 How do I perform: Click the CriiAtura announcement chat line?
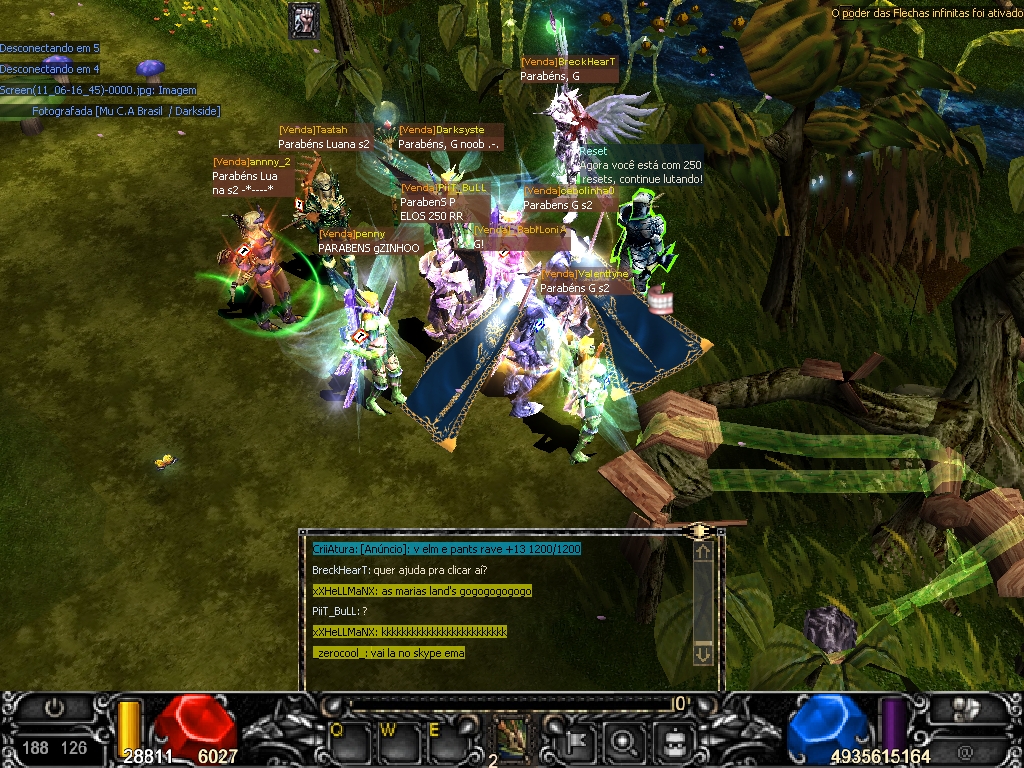446,549
